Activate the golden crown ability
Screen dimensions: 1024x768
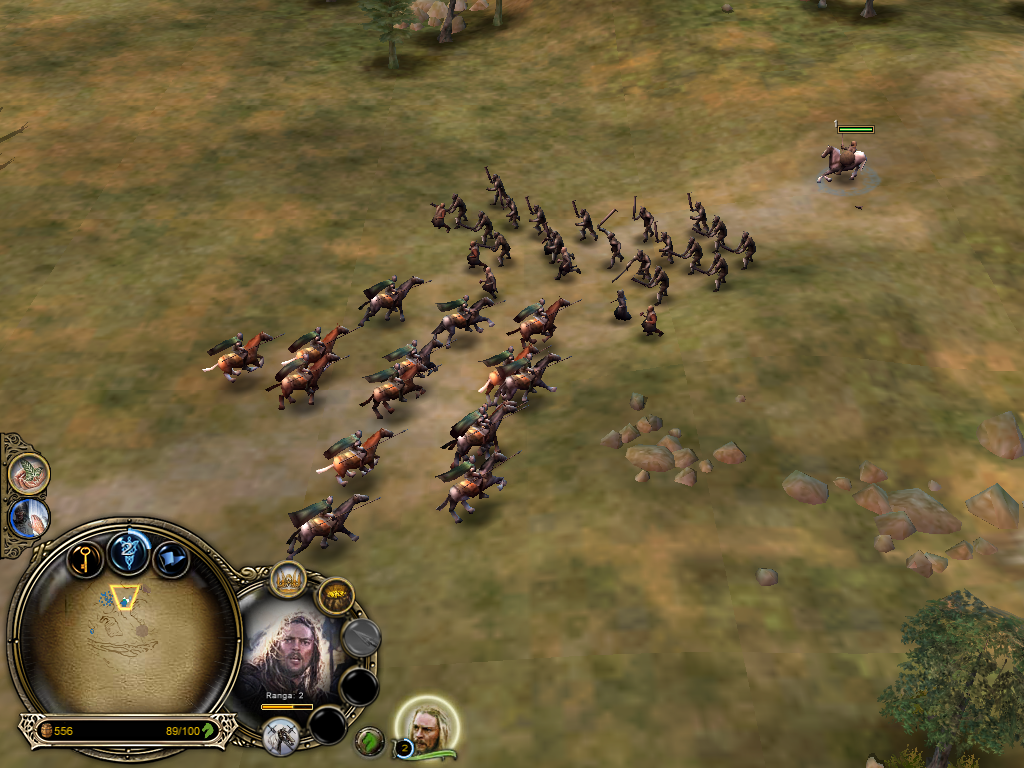pyautogui.click(x=288, y=580)
